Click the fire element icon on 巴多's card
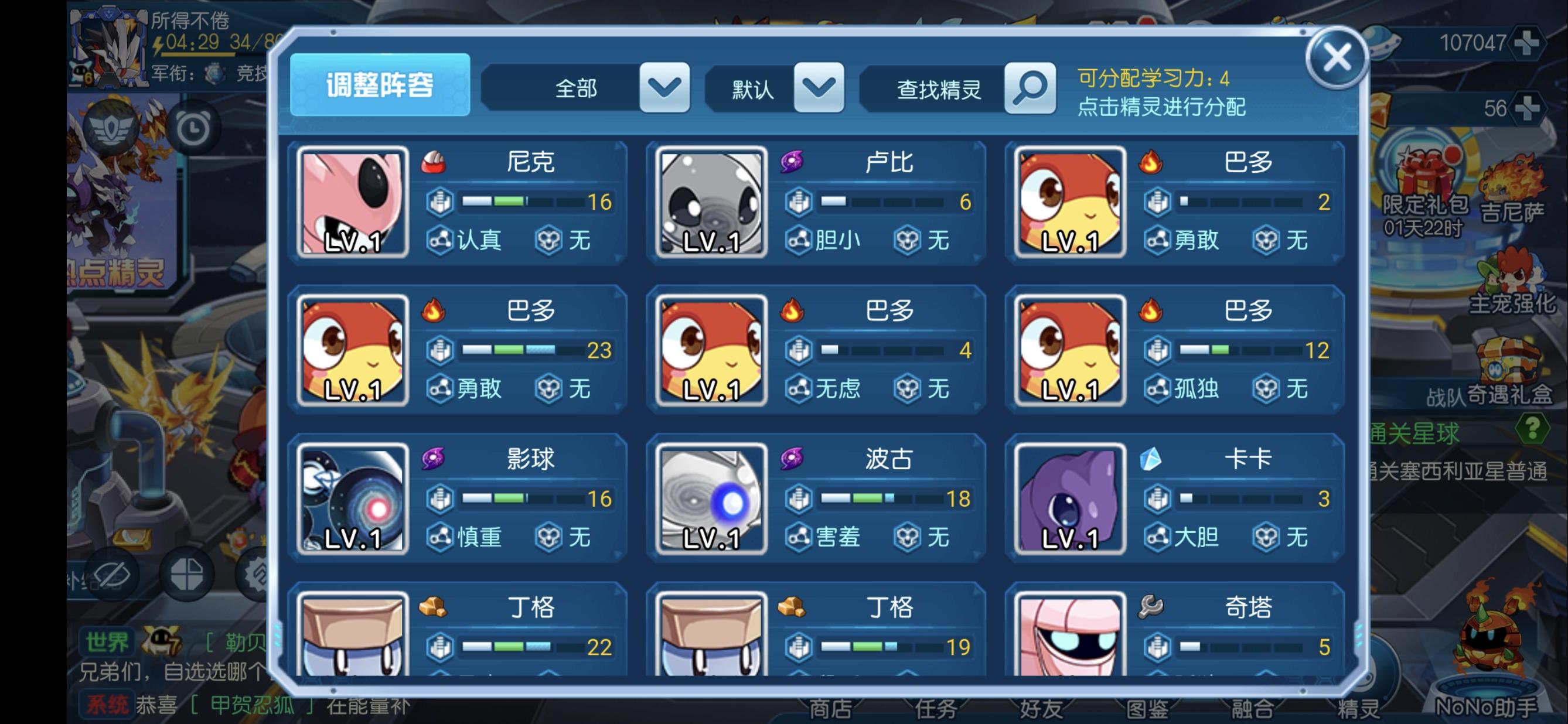This screenshot has height=724, width=1568. (1152, 162)
